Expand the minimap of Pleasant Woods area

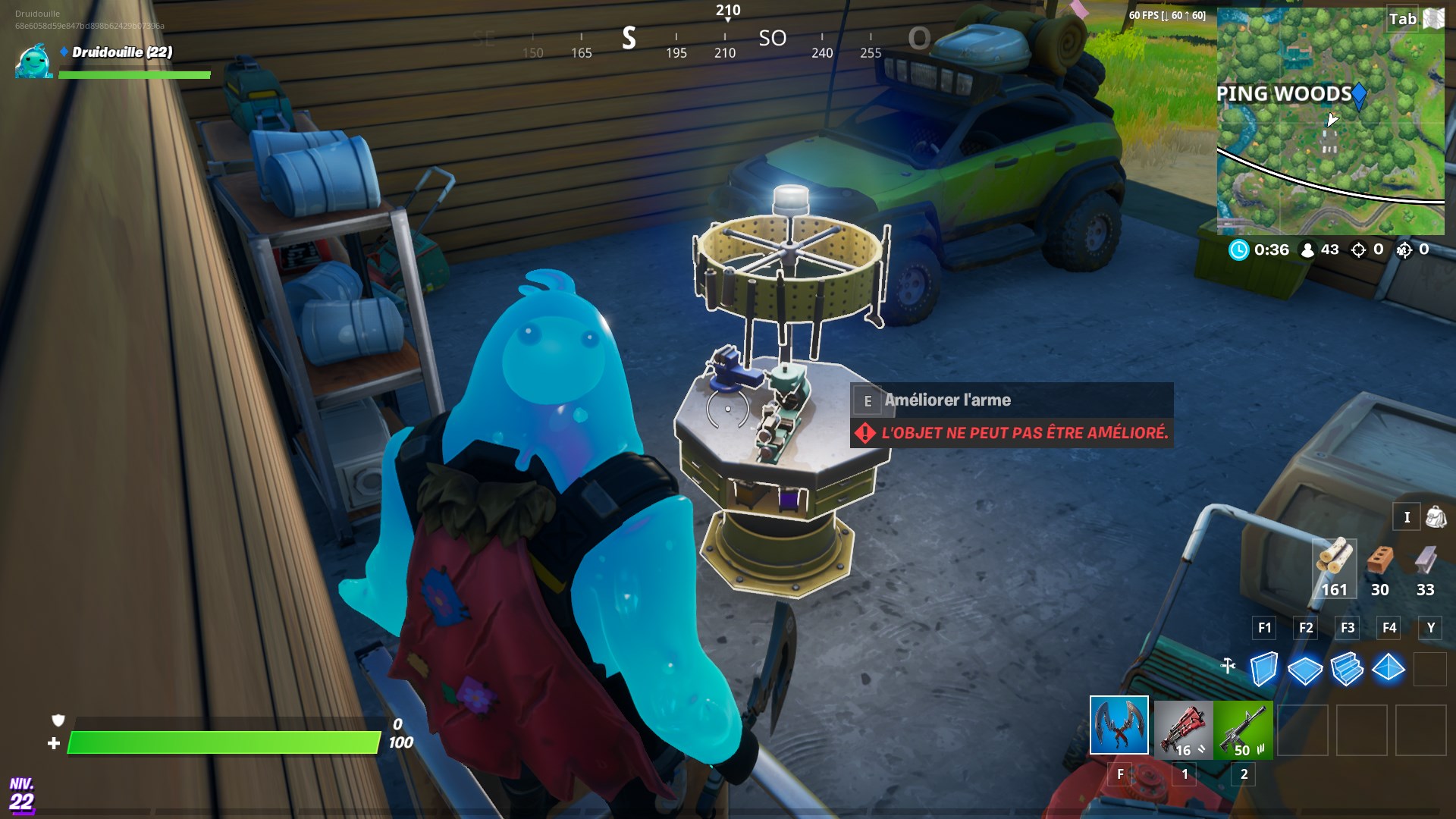(x=1331, y=121)
